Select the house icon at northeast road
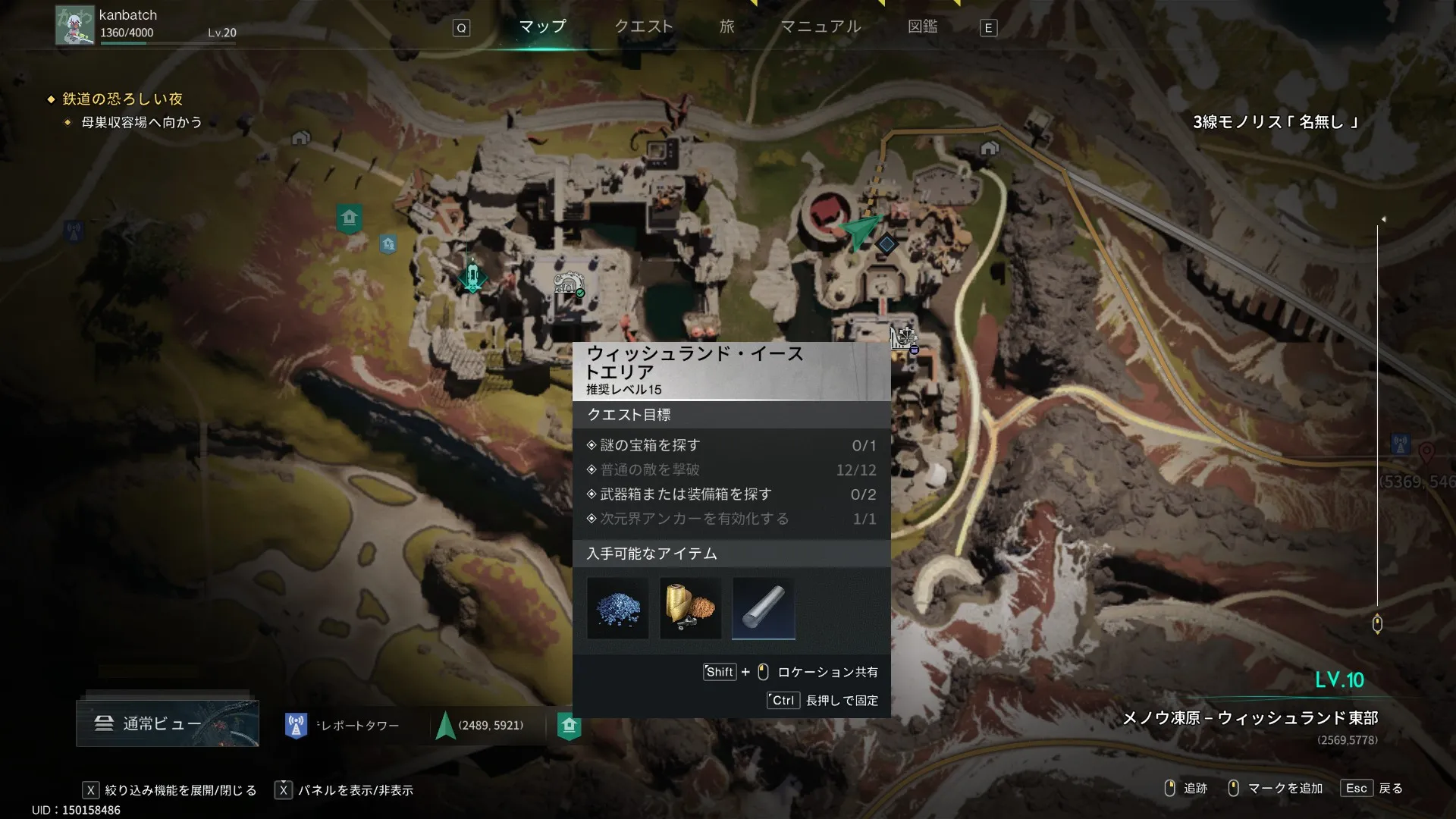 (989, 148)
